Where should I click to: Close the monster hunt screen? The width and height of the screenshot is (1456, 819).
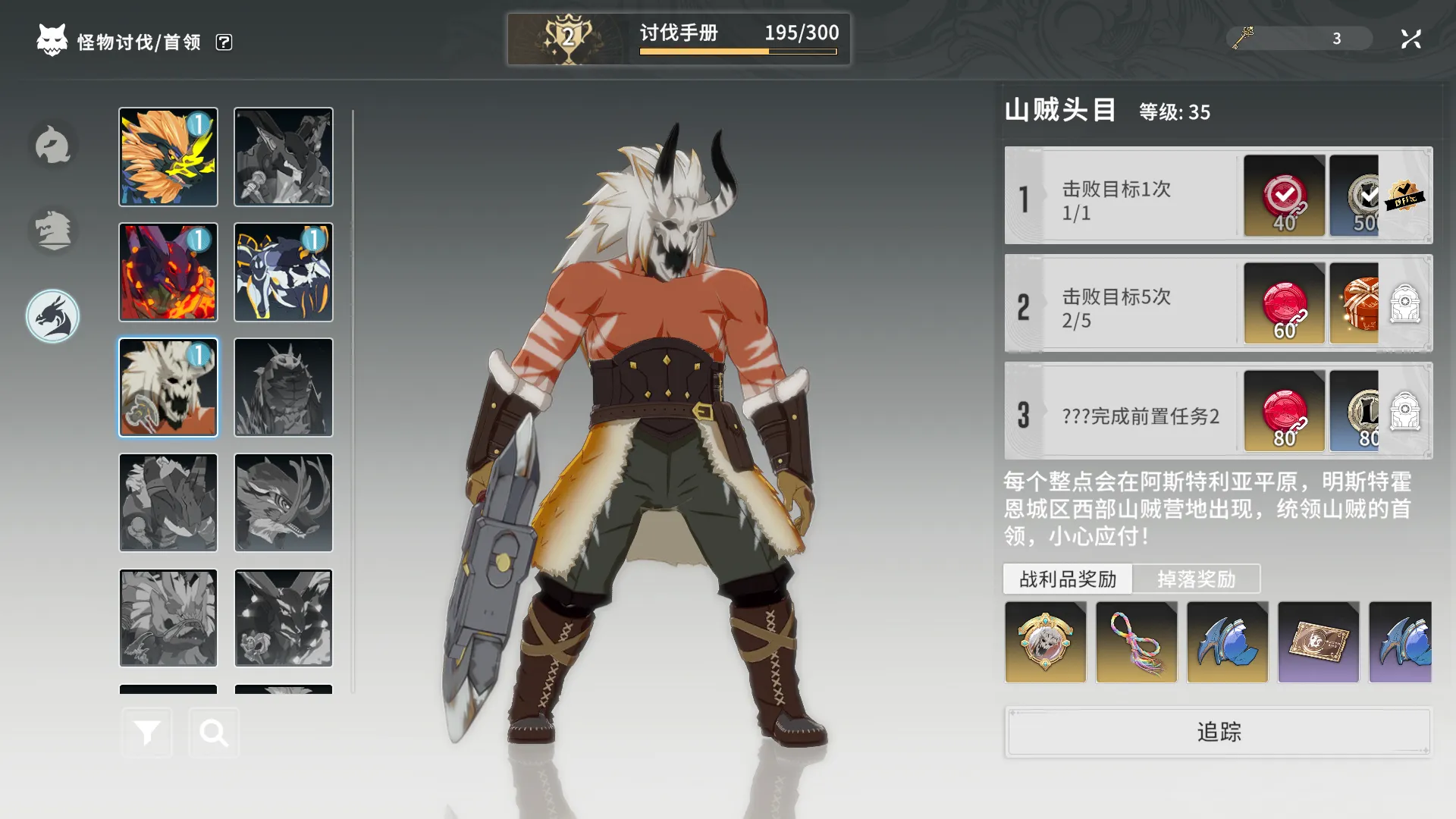(x=1410, y=39)
